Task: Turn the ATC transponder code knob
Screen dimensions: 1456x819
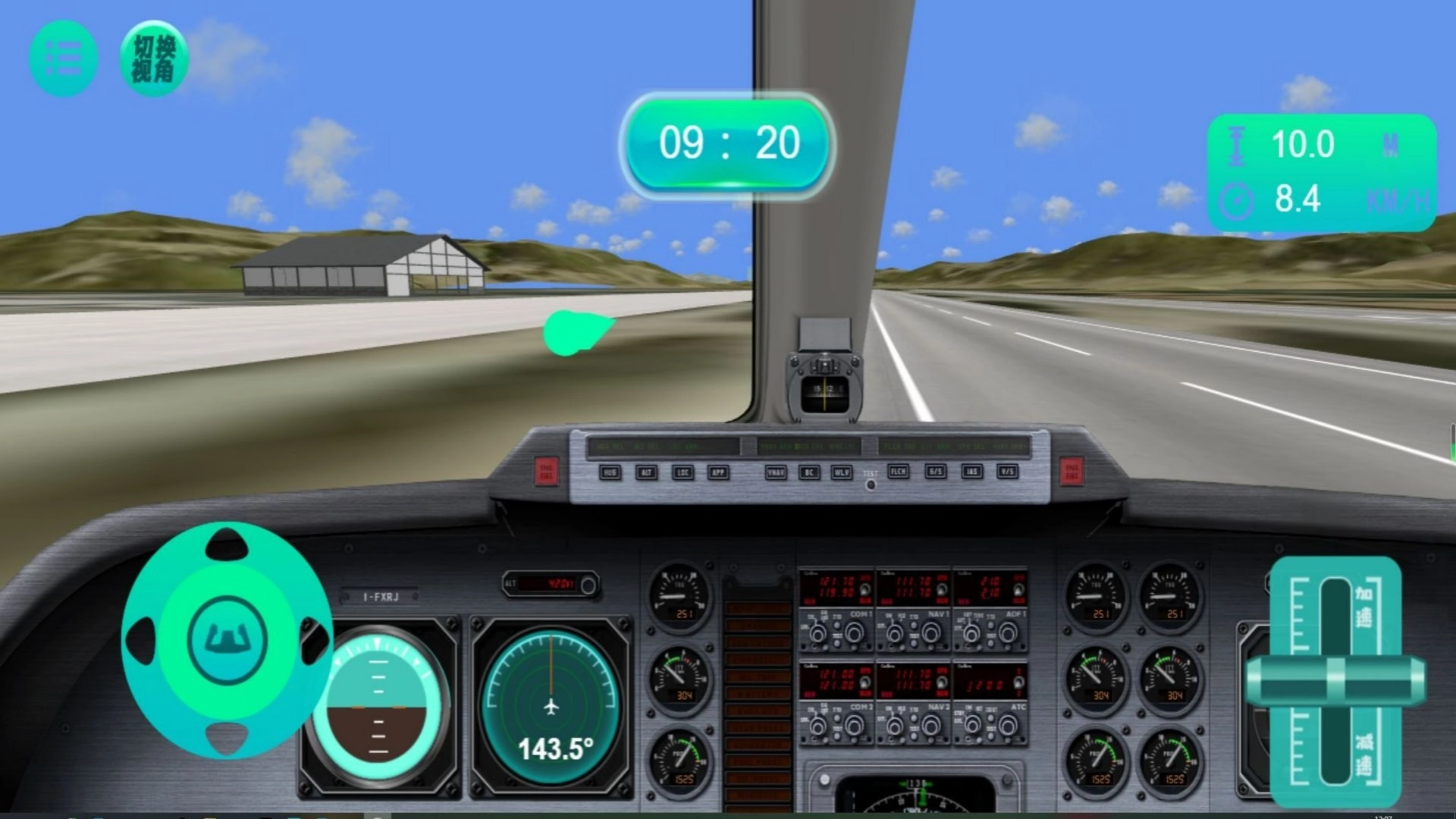Action: 1007,726
